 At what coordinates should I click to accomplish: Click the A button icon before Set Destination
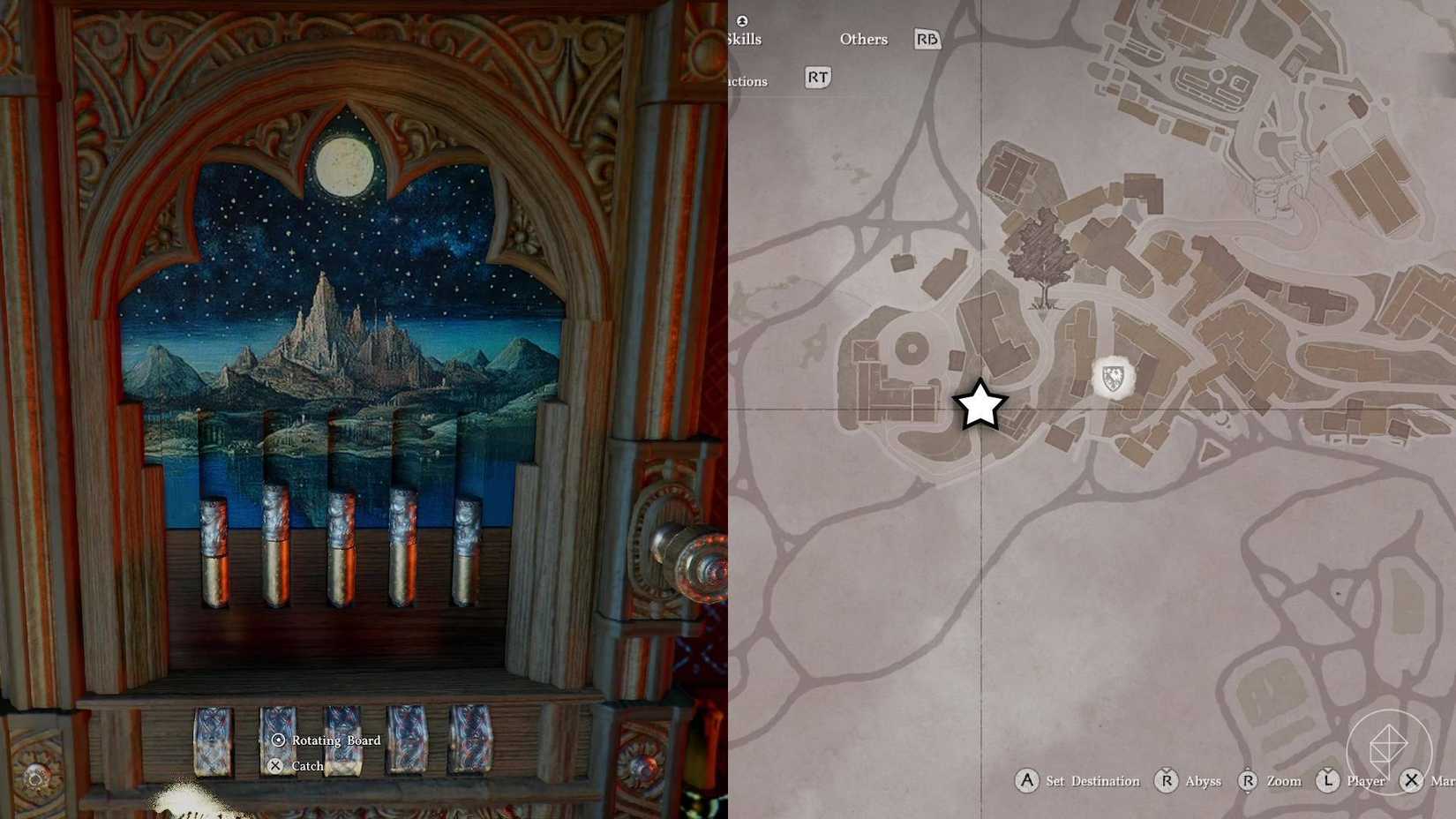1027,780
